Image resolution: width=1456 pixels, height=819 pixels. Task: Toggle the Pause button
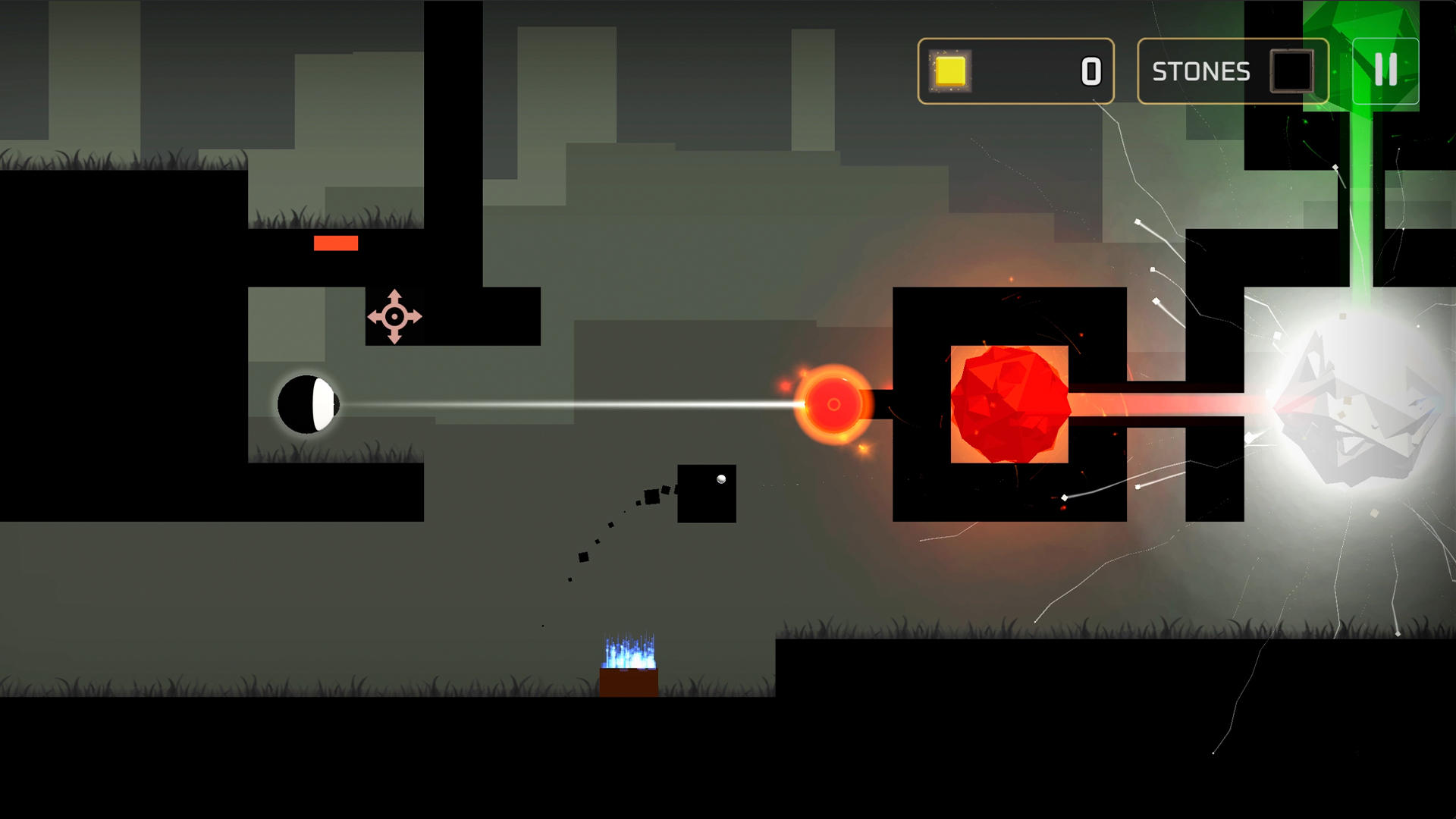(1386, 72)
